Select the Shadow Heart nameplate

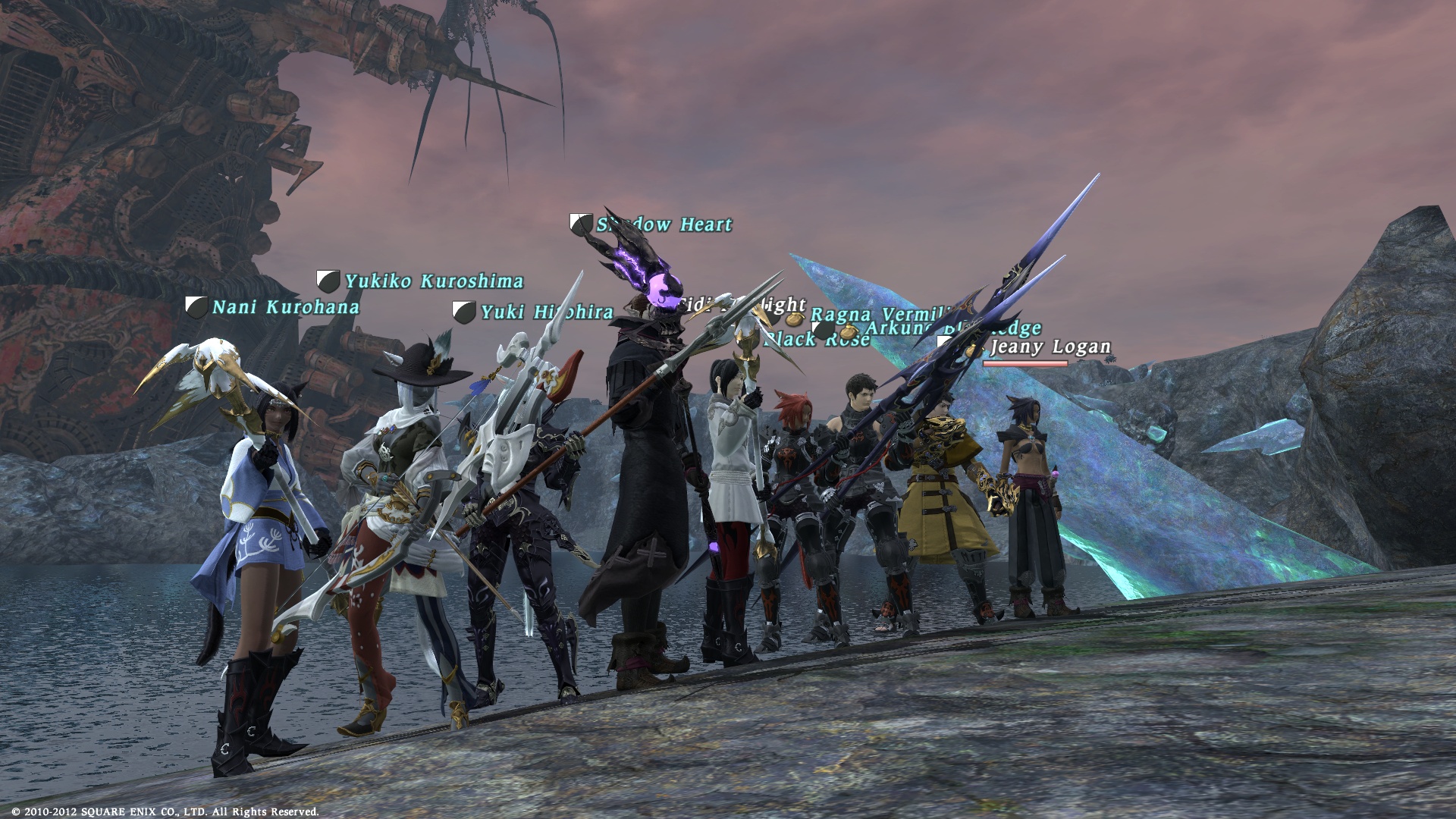[x=664, y=224]
